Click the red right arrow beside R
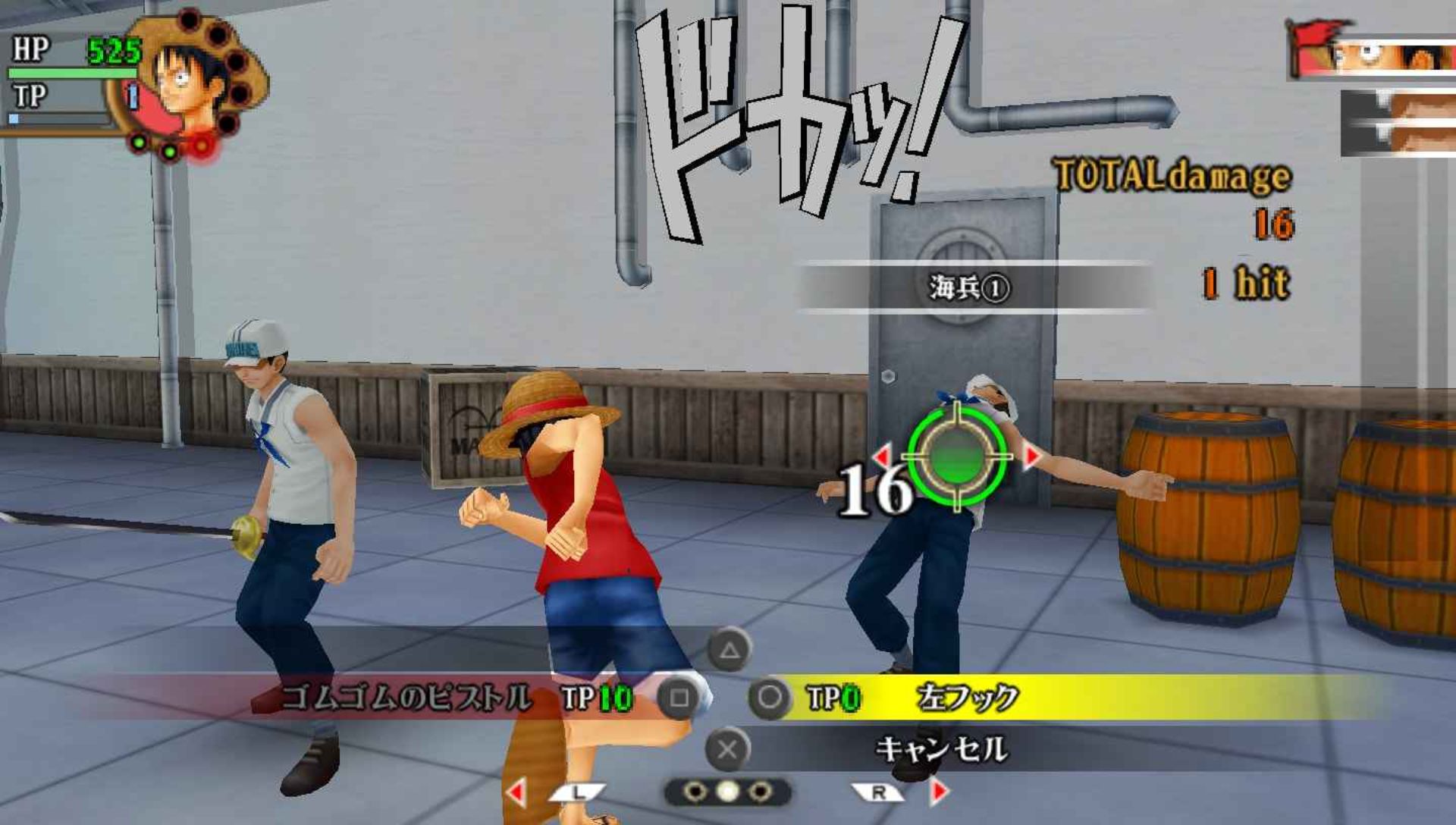 coord(939,792)
